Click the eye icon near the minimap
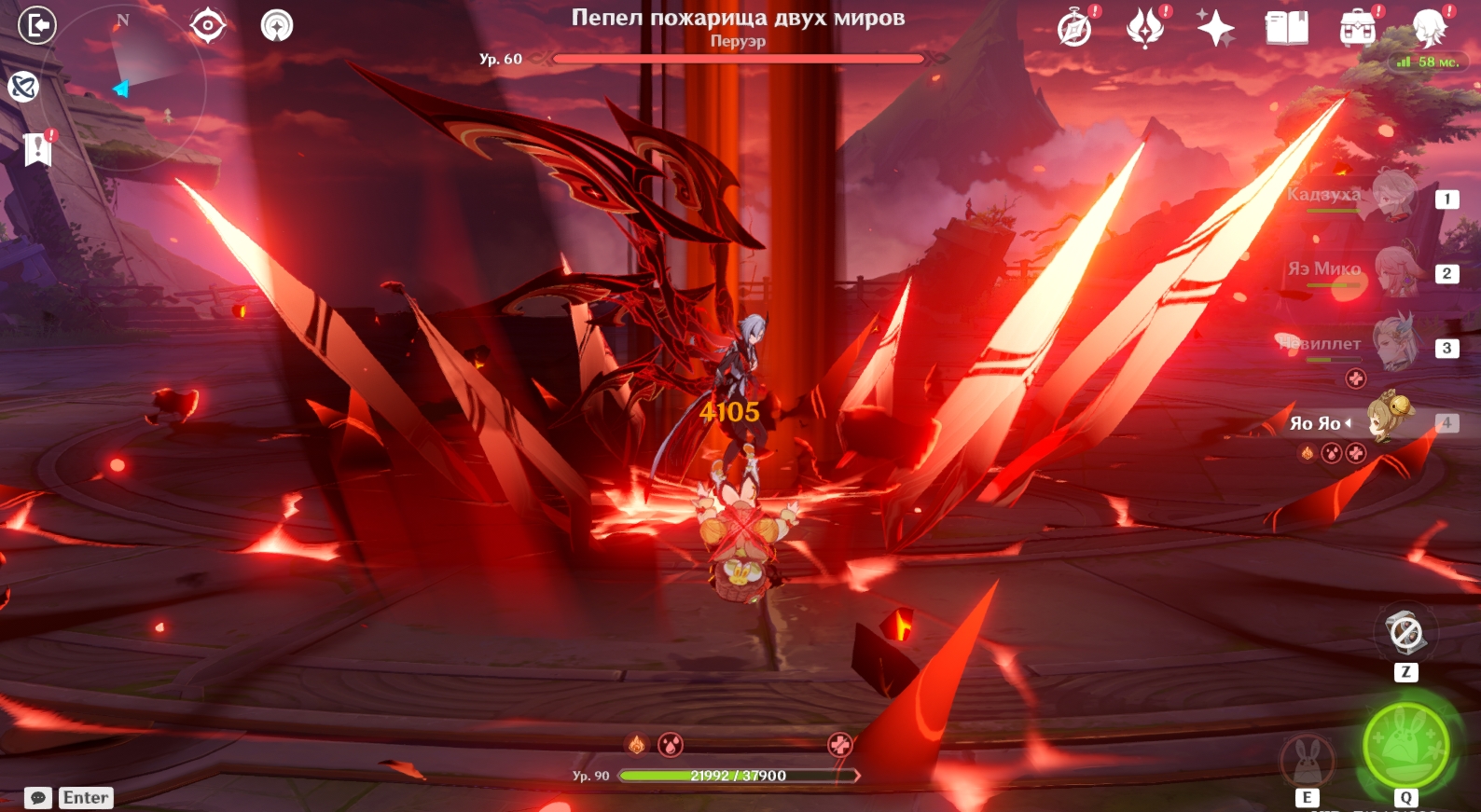This screenshot has height=812, width=1481. pyautogui.click(x=207, y=25)
